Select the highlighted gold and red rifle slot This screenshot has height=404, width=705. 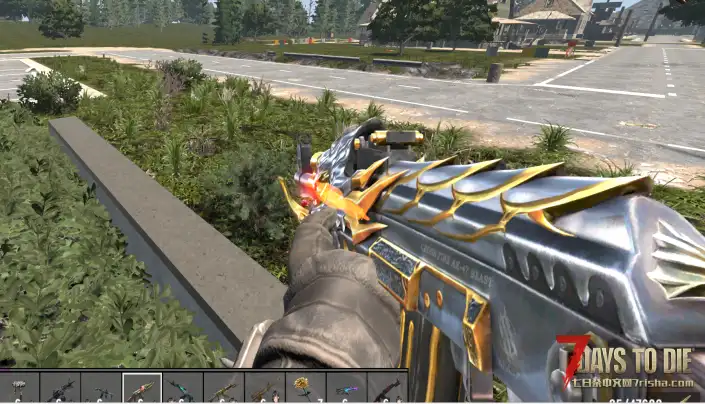(141, 388)
